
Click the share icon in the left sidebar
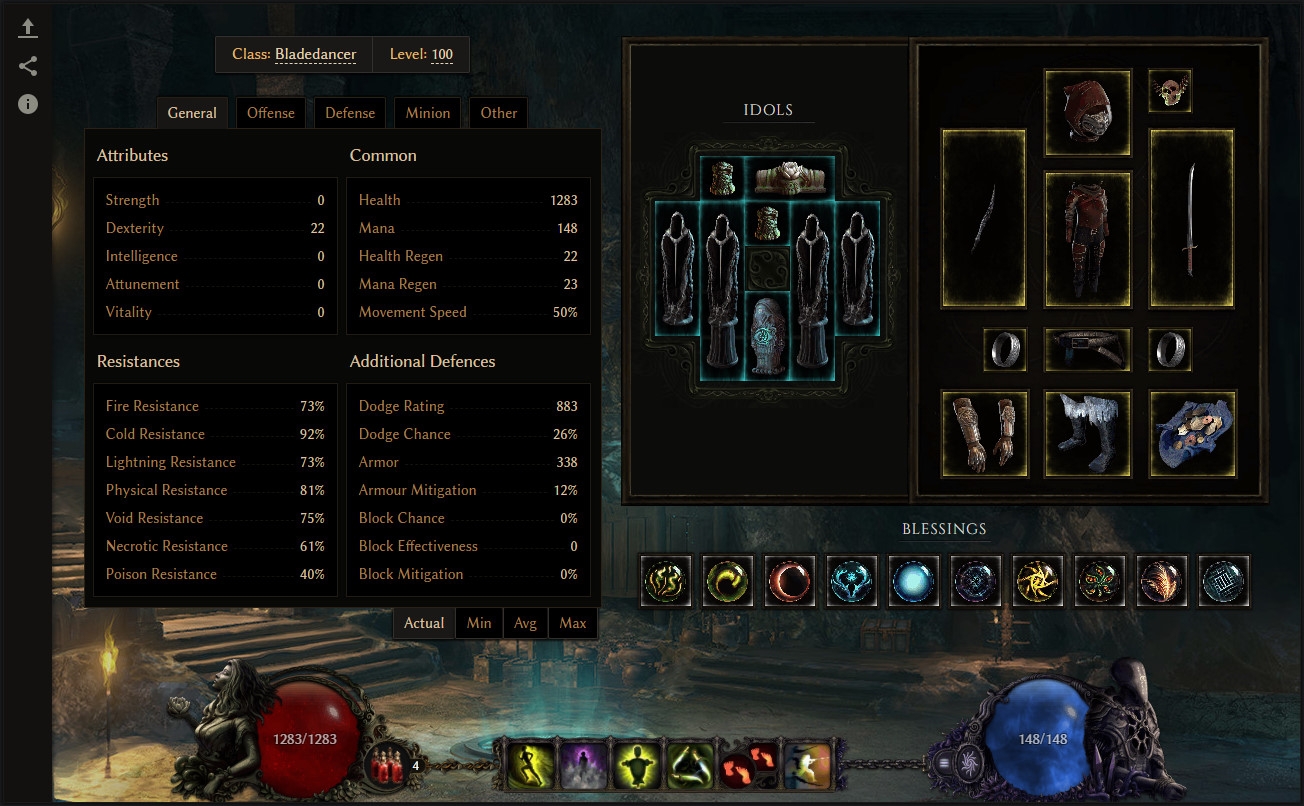point(28,66)
